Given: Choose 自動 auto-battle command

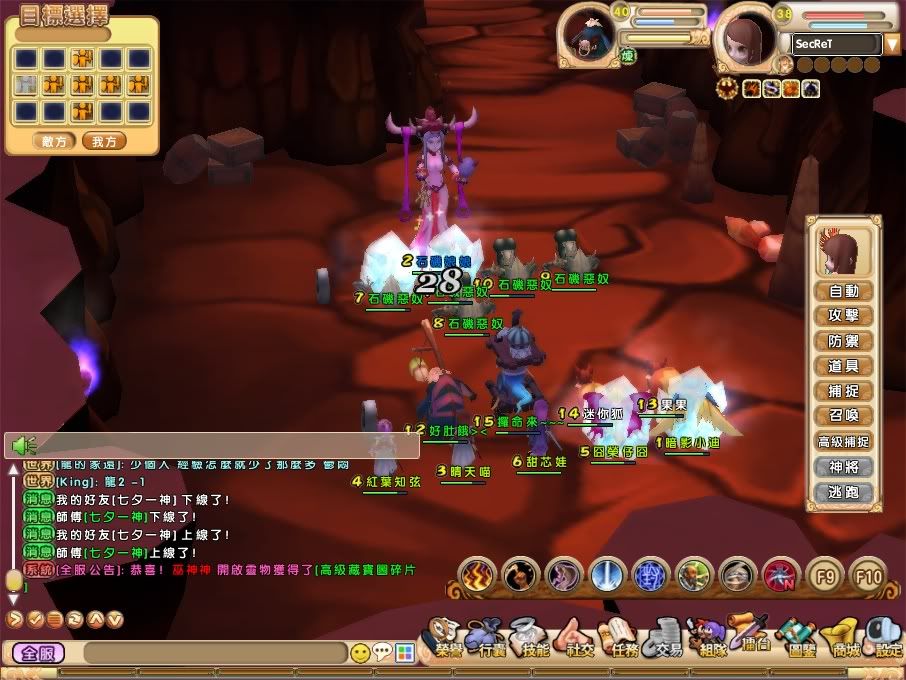Looking at the screenshot, I should 844,292.
